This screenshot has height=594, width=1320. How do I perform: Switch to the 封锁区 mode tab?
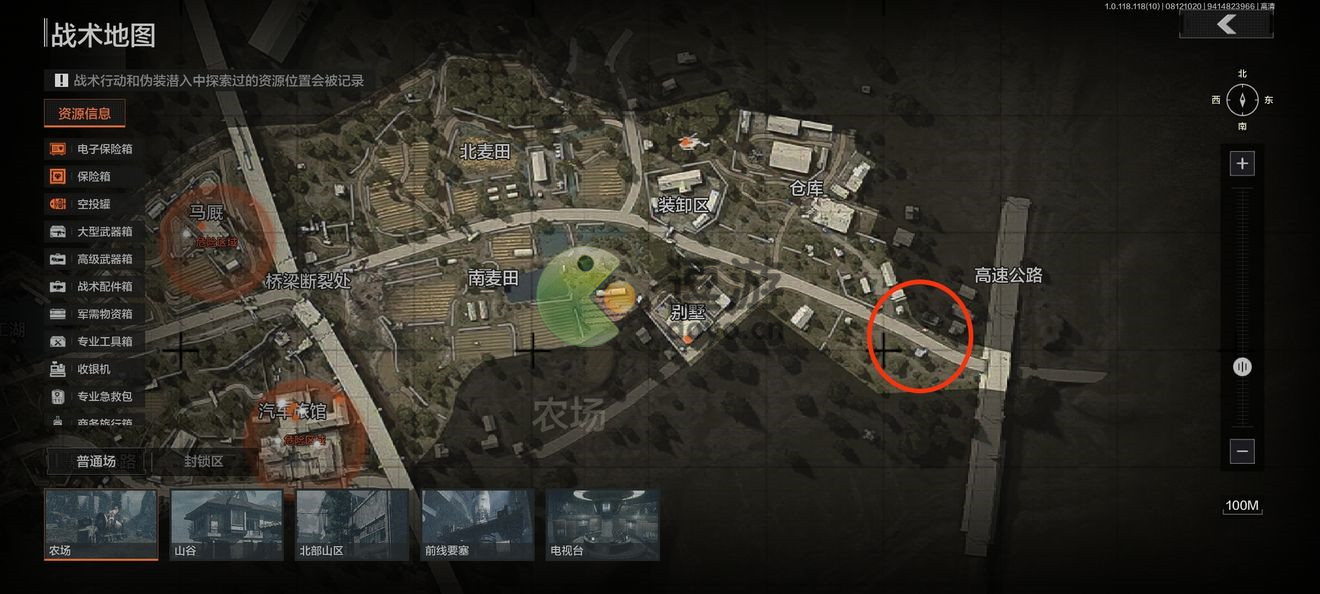click(x=203, y=461)
